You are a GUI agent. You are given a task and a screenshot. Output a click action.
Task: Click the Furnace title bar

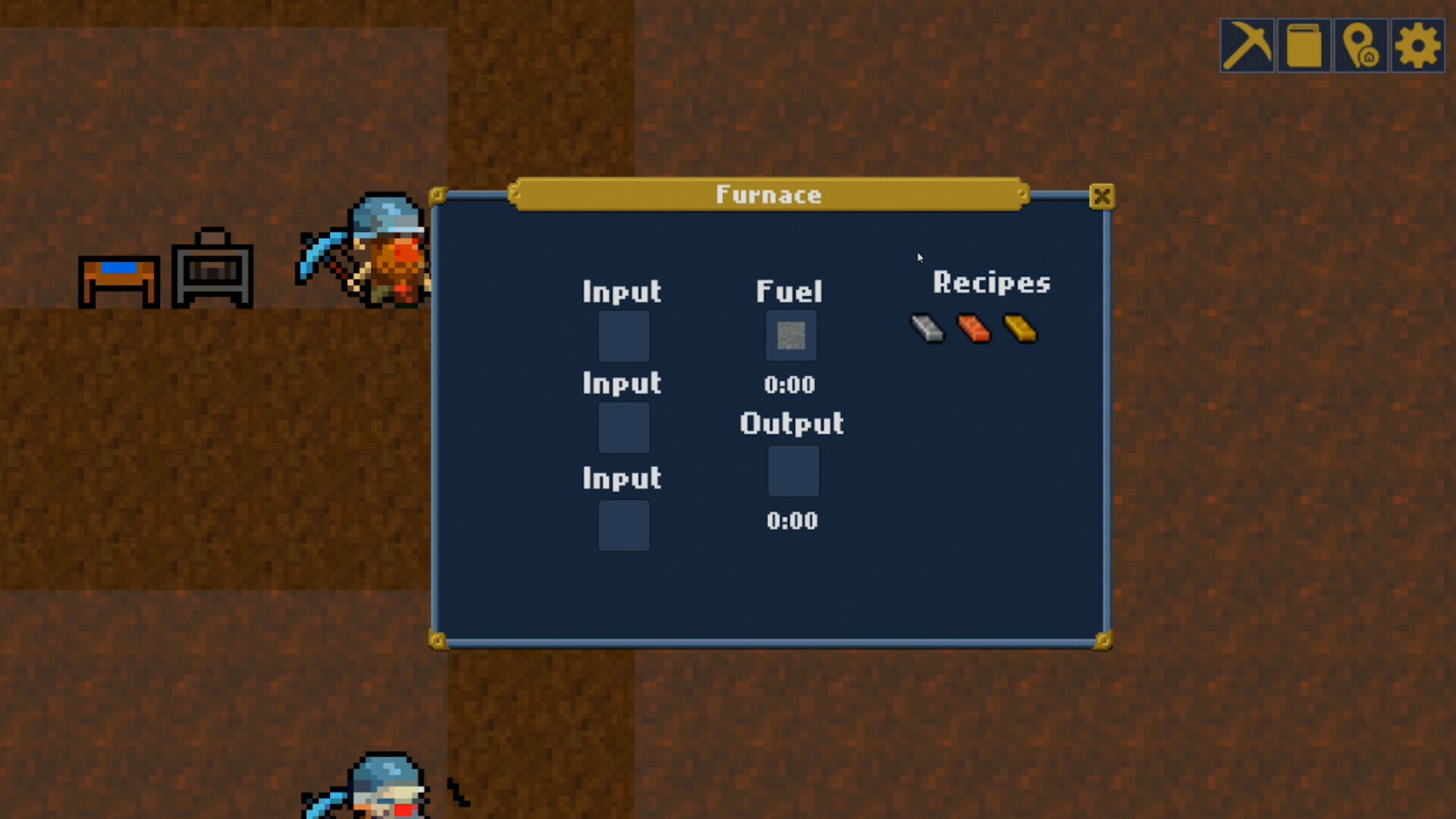768,195
